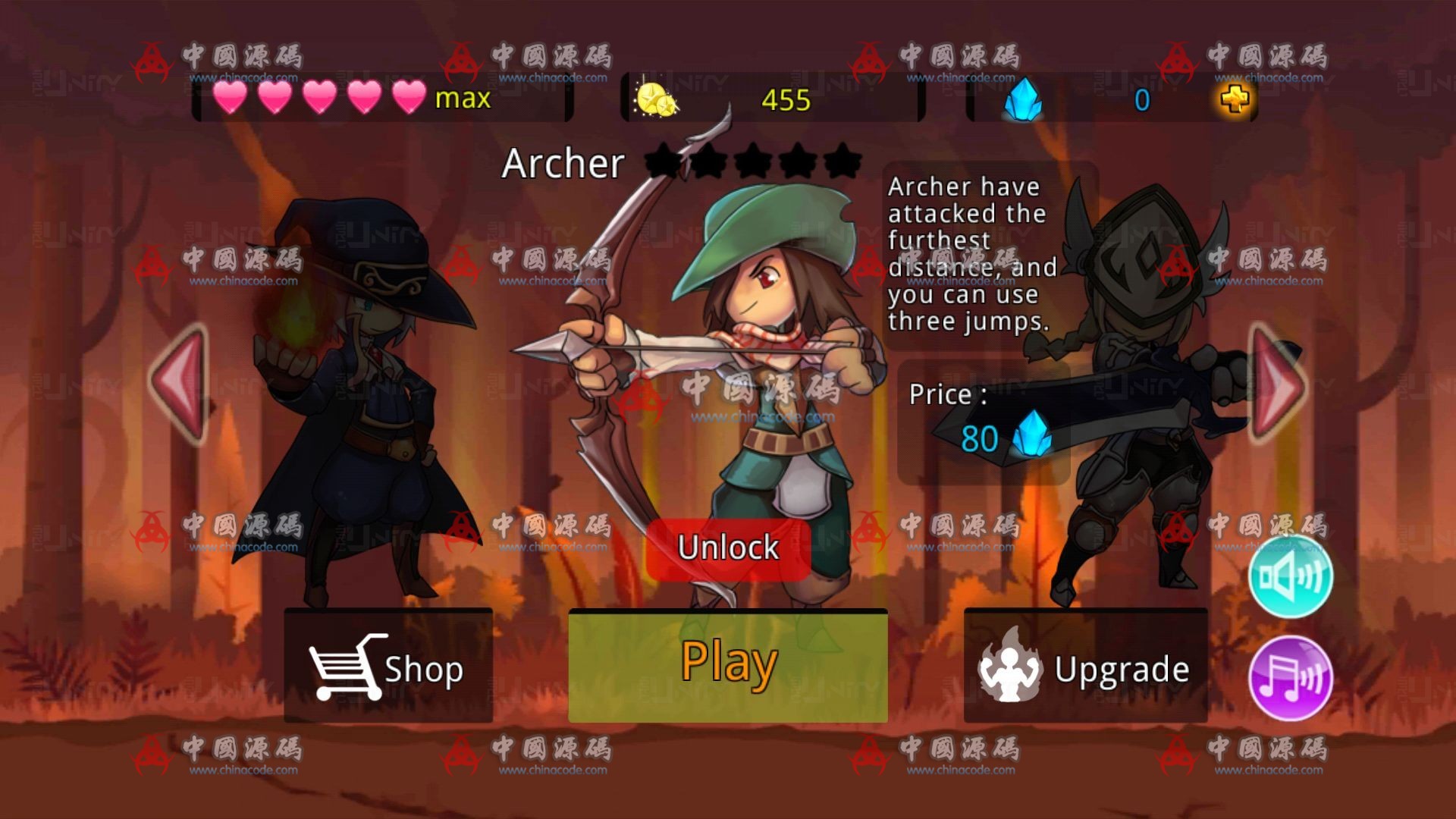
Task: Open the Shop
Action: pos(388,667)
